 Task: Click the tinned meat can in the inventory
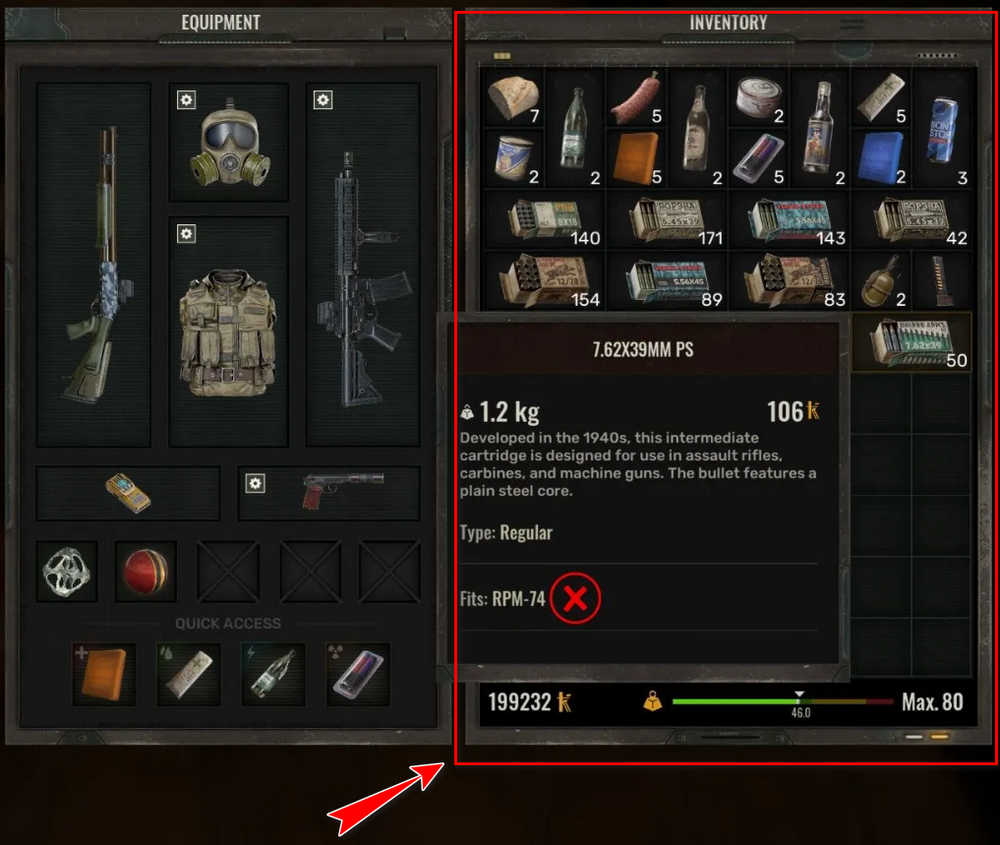[x=758, y=99]
